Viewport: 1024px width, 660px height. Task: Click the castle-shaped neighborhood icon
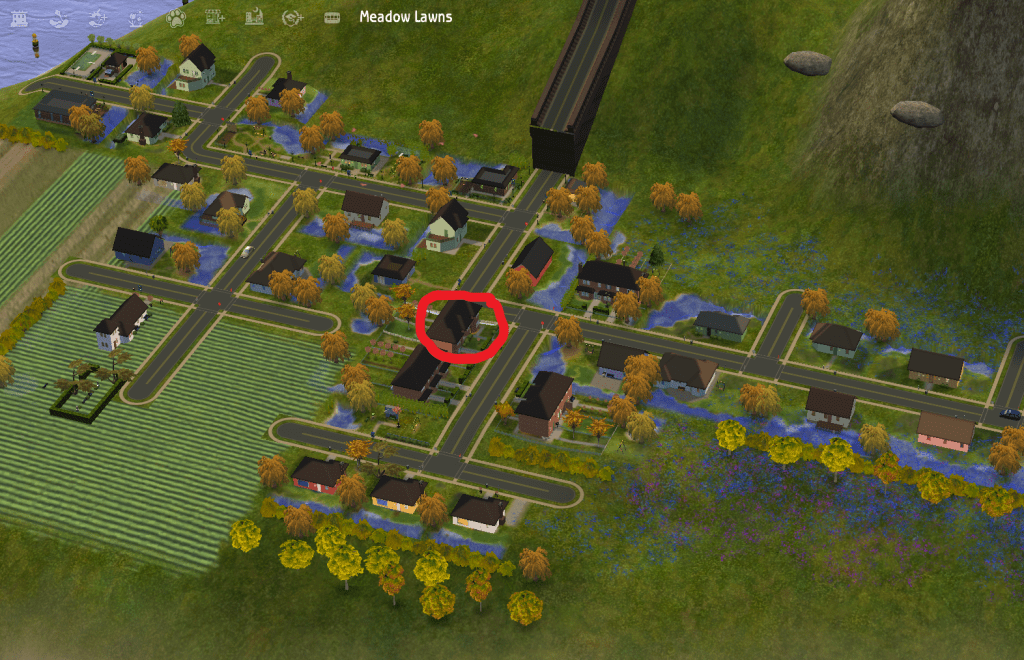19,16
